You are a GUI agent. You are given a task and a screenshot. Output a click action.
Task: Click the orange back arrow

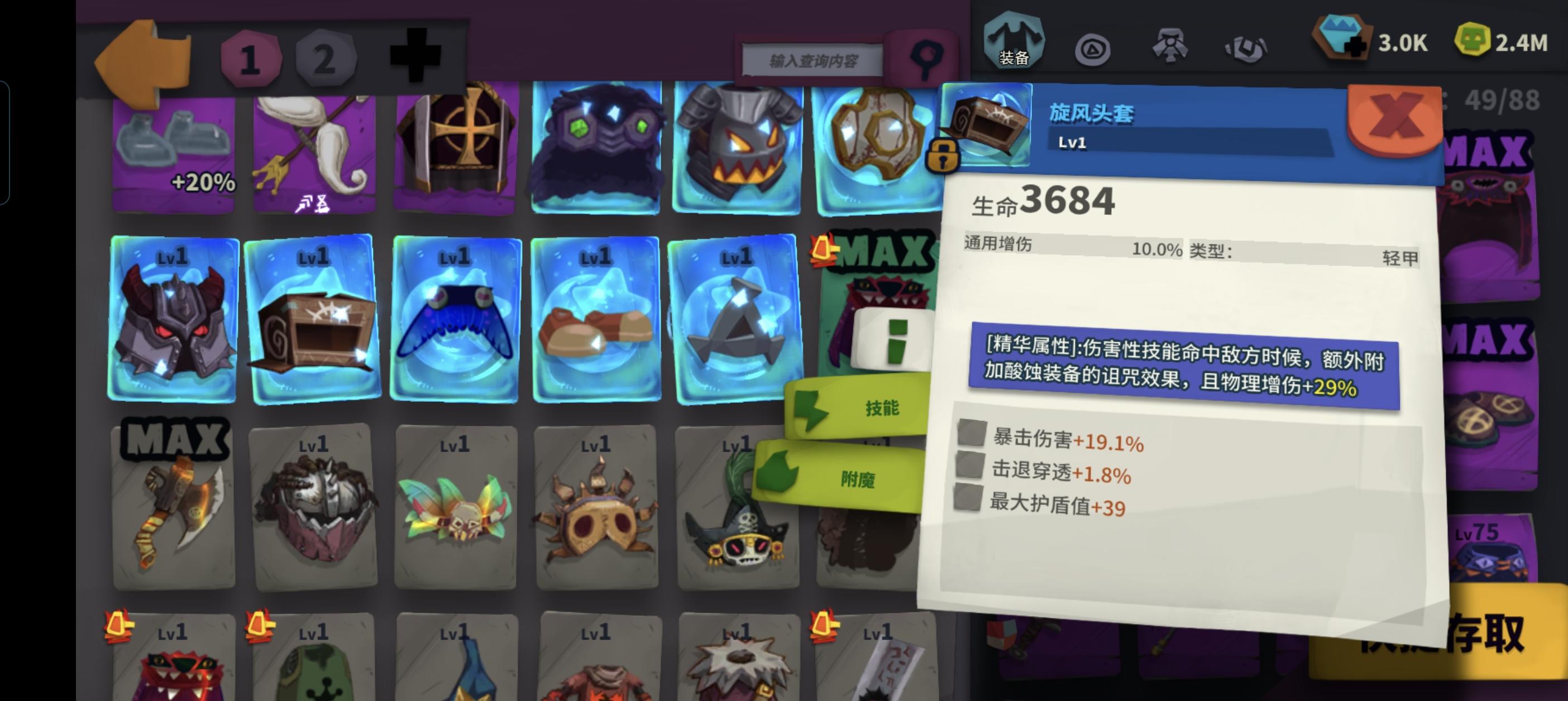pyautogui.click(x=141, y=58)
